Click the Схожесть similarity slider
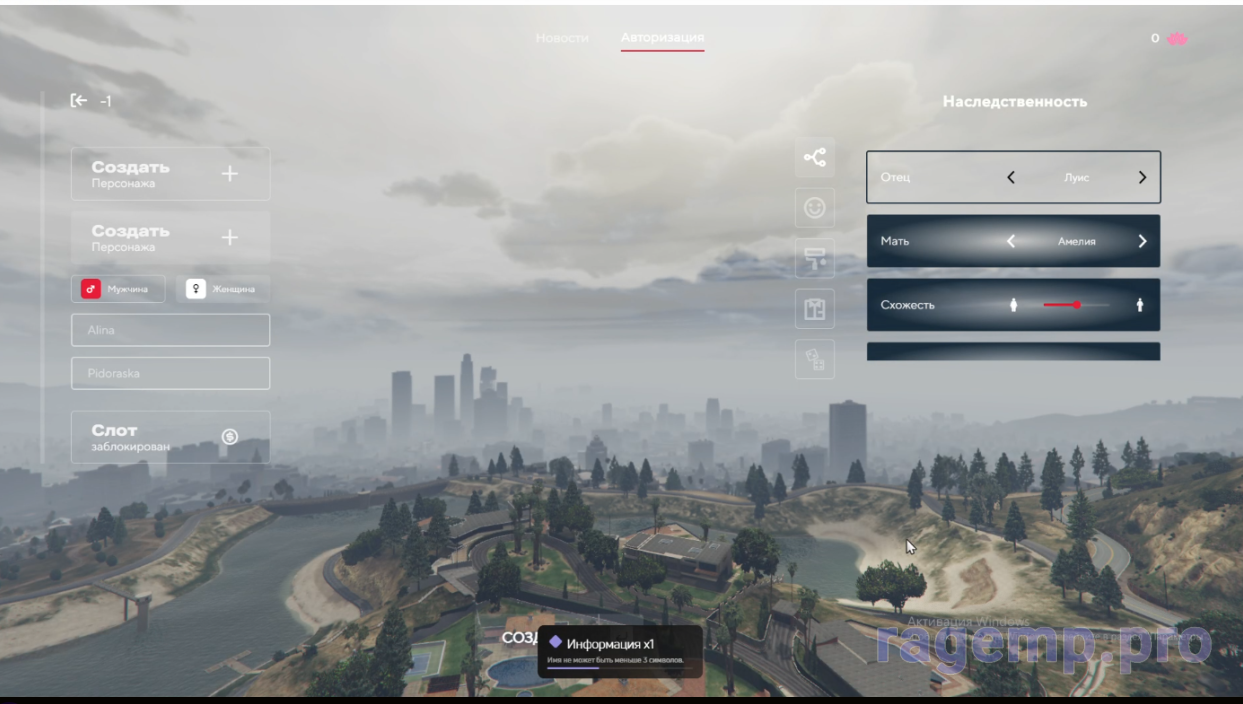The image size is (1243, 704). (1076, 305)
